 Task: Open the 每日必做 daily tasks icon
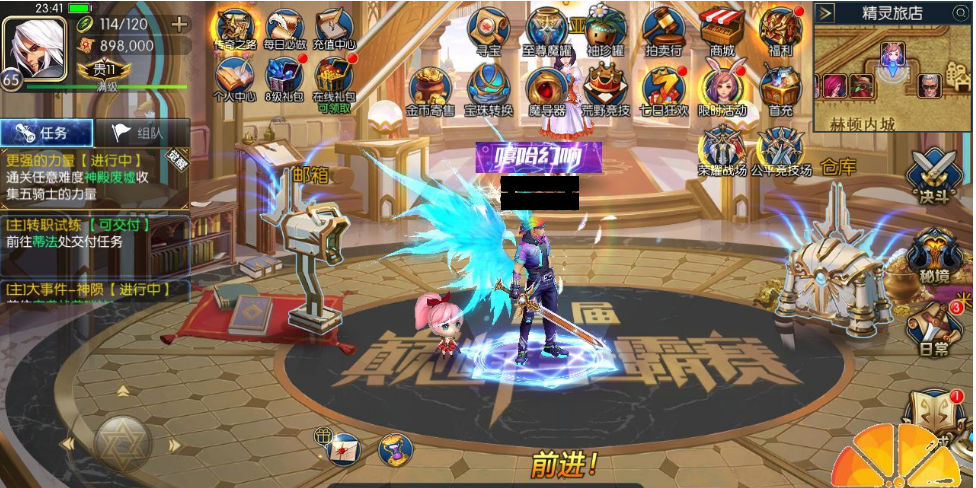coord(284,29)
